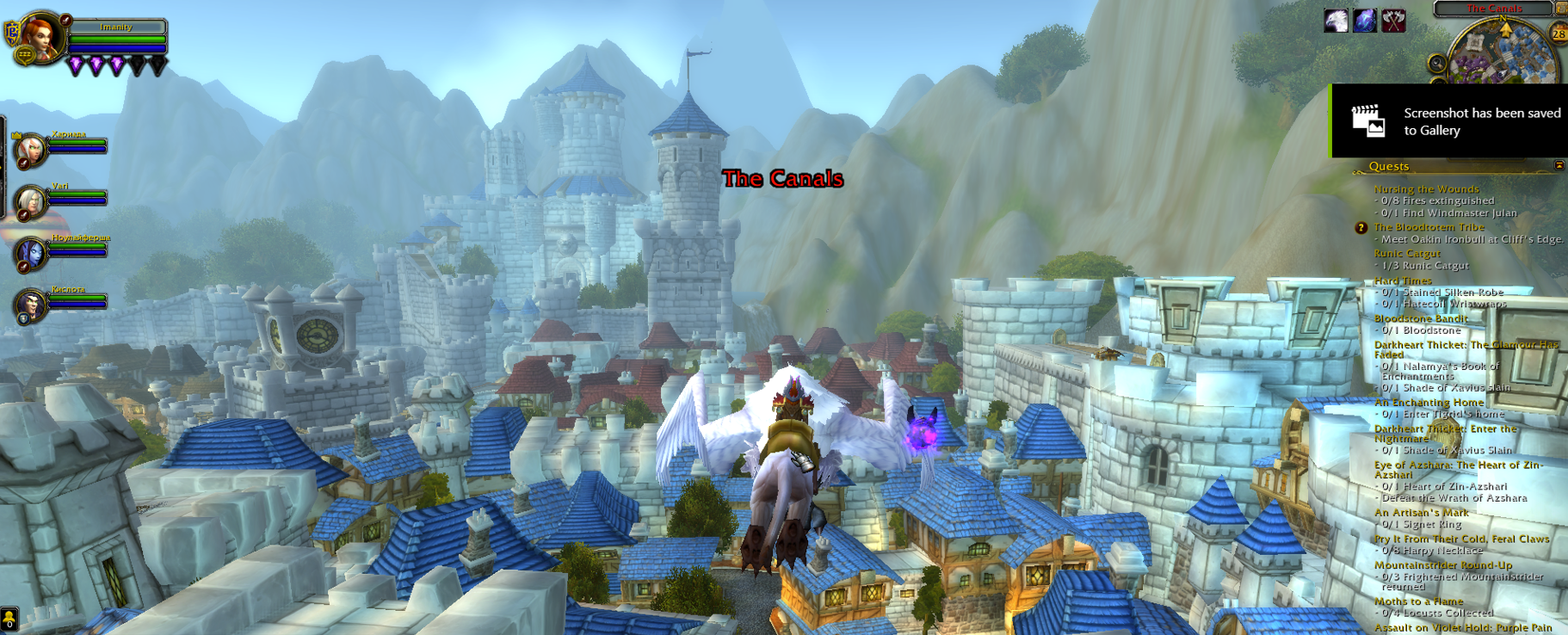Viewport: 1568px width, 635px height.
Task: Open the Hard Times quest entry
Action: coord(1403,281)
